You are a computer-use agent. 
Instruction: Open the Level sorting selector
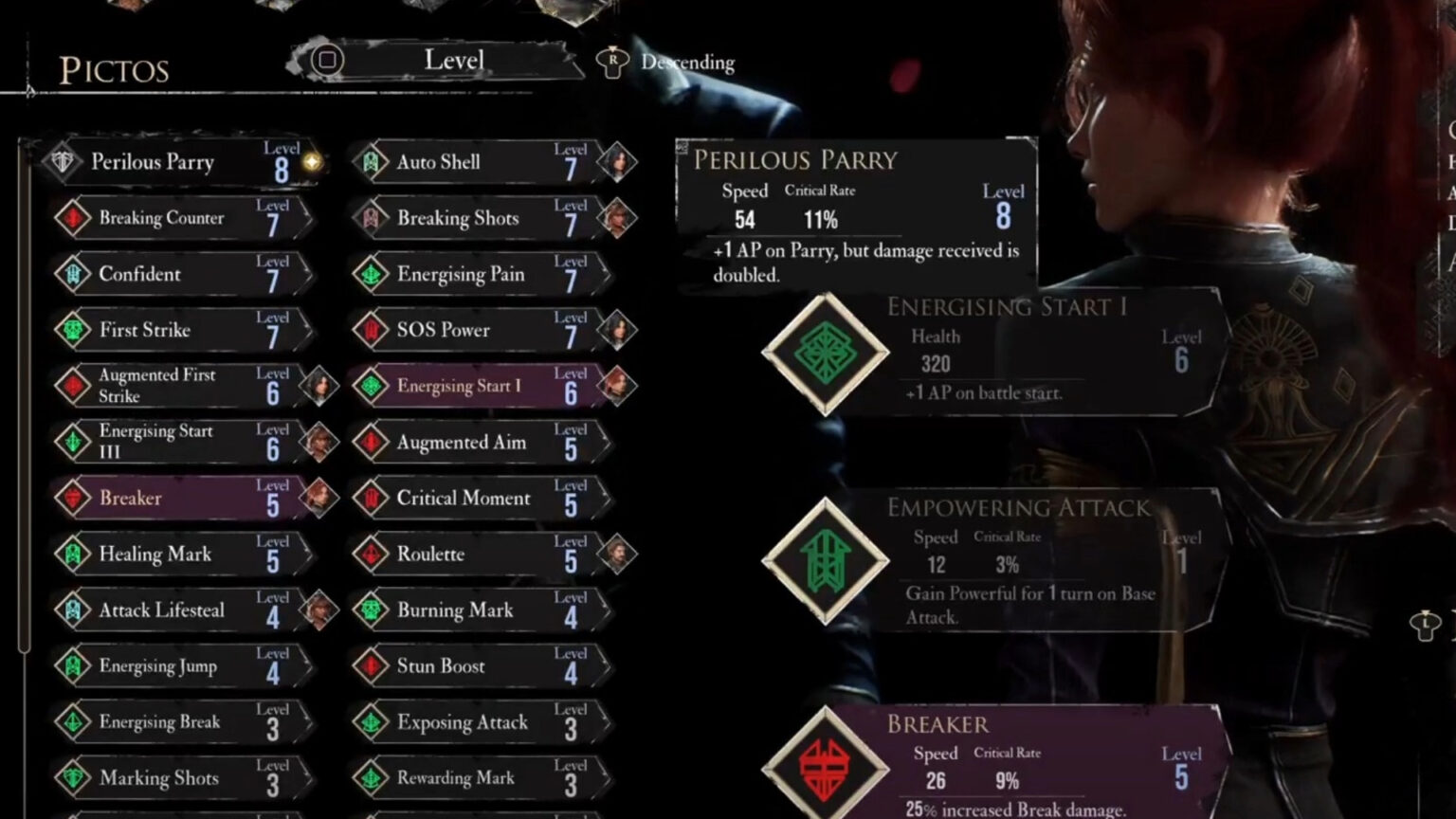coord(456,59)
